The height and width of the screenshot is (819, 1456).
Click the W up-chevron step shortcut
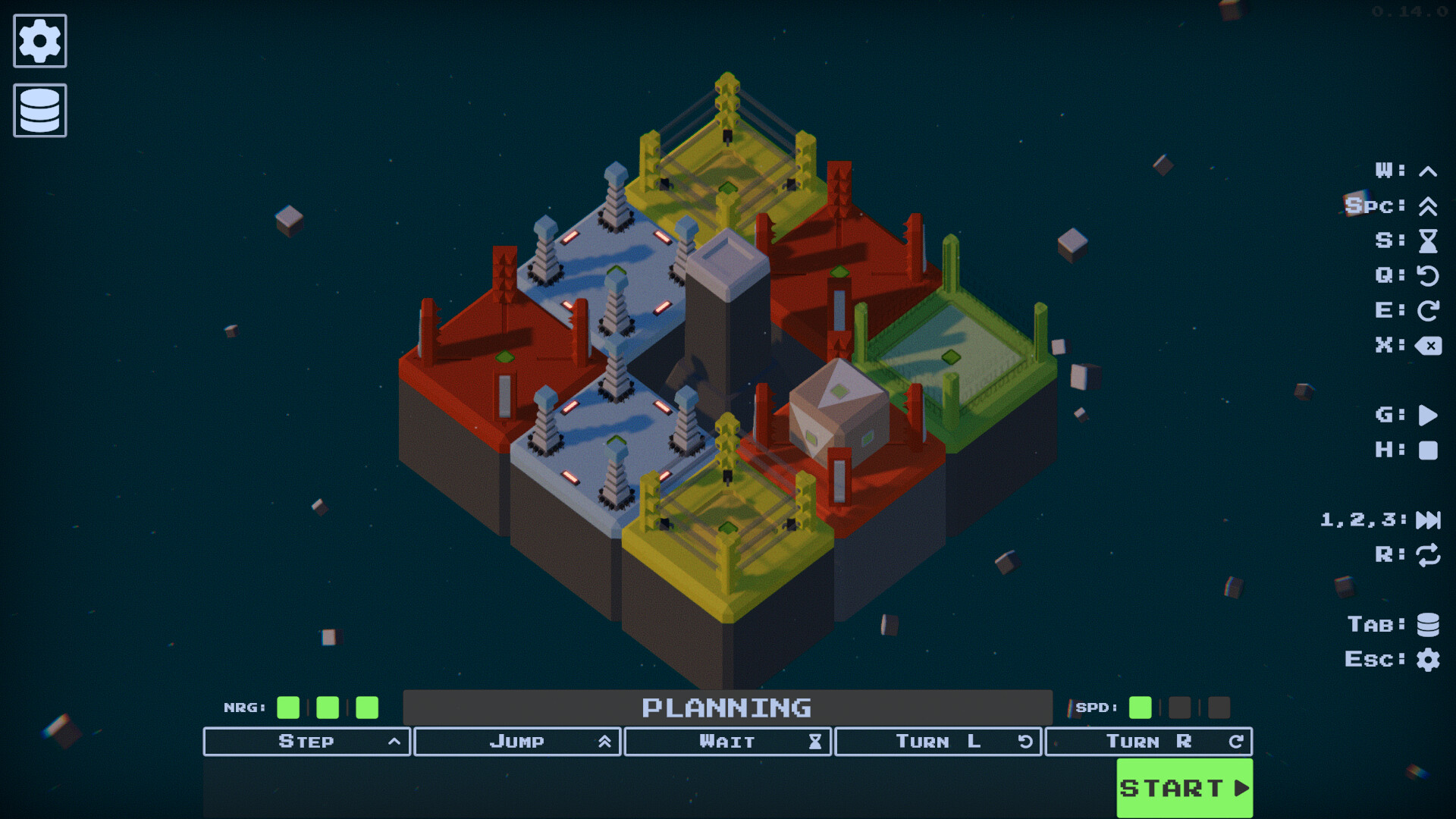pyautogui.click(x=1426, y=171)
